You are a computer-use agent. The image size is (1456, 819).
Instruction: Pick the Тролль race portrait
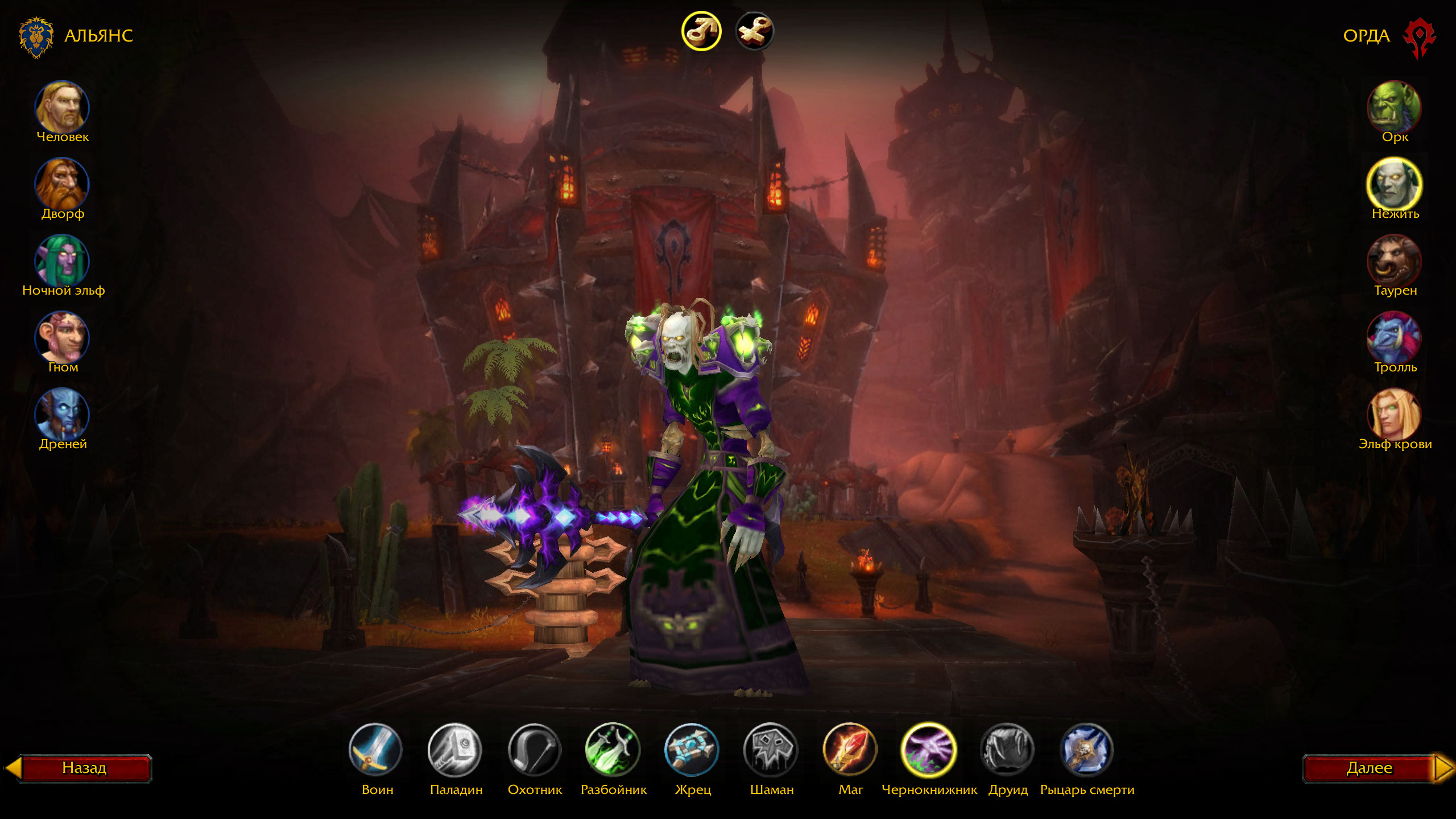coord(1394,337)
